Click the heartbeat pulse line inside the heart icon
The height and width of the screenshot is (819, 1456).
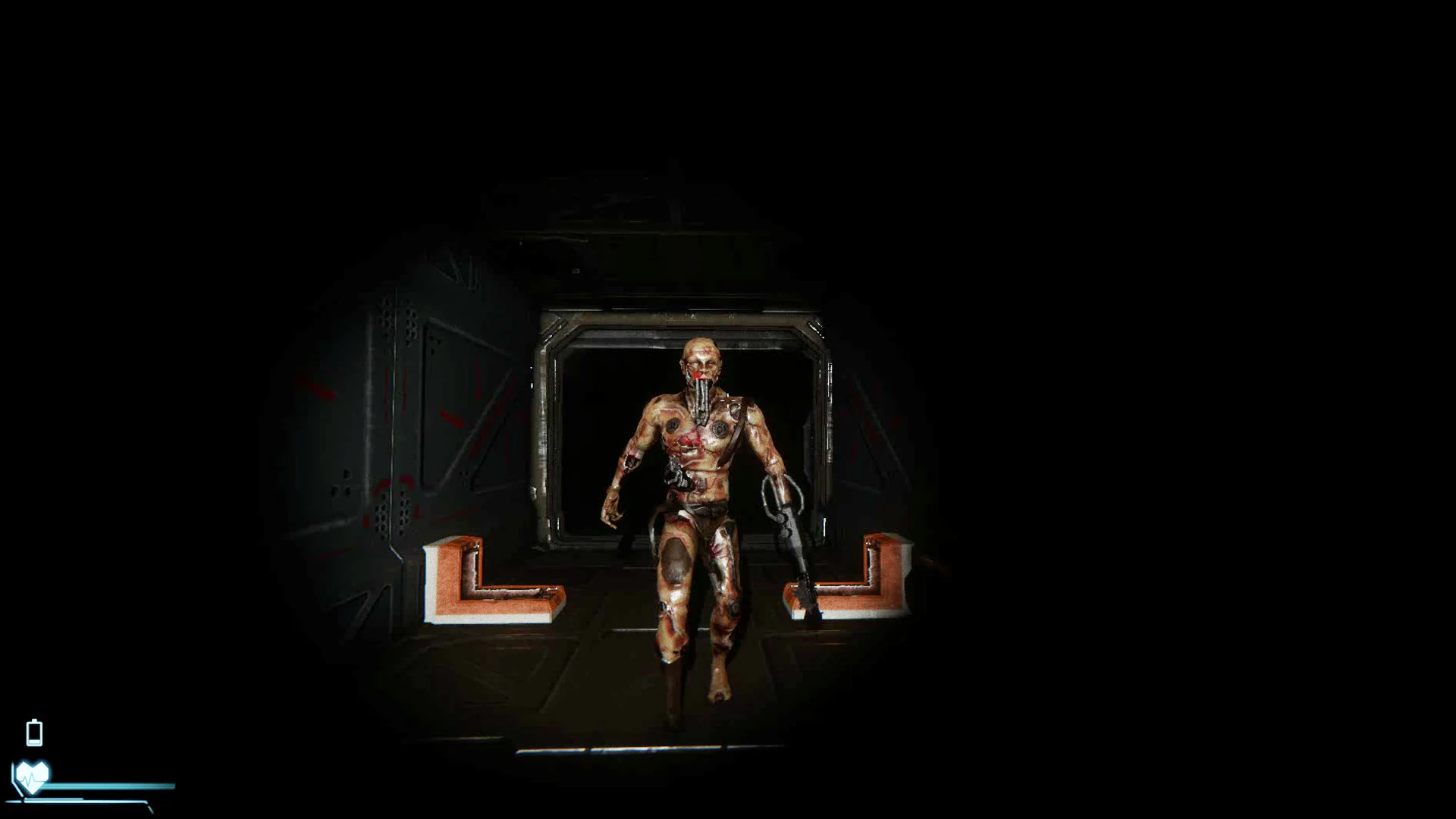(x=29, y=780)
